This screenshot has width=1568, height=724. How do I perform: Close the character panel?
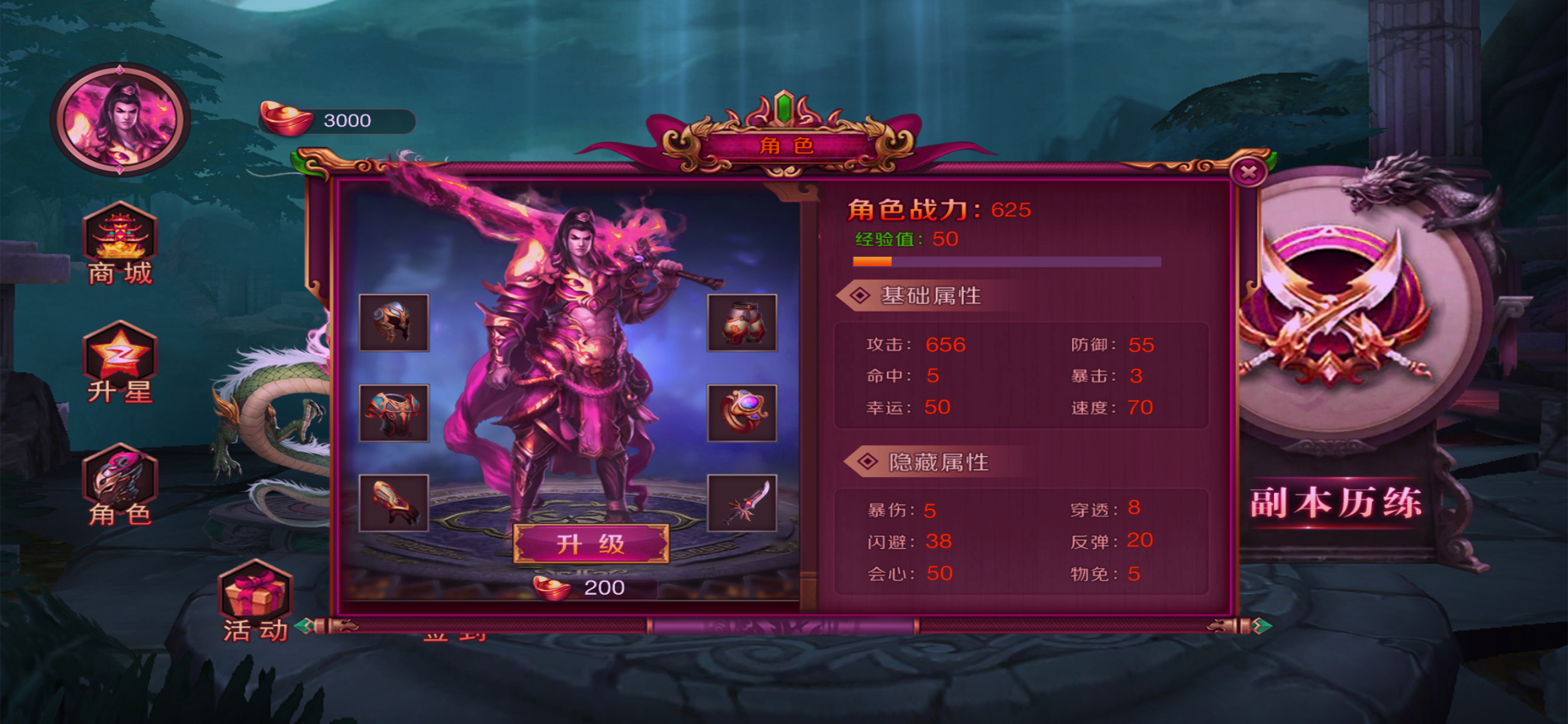[x=1248, y=172]
